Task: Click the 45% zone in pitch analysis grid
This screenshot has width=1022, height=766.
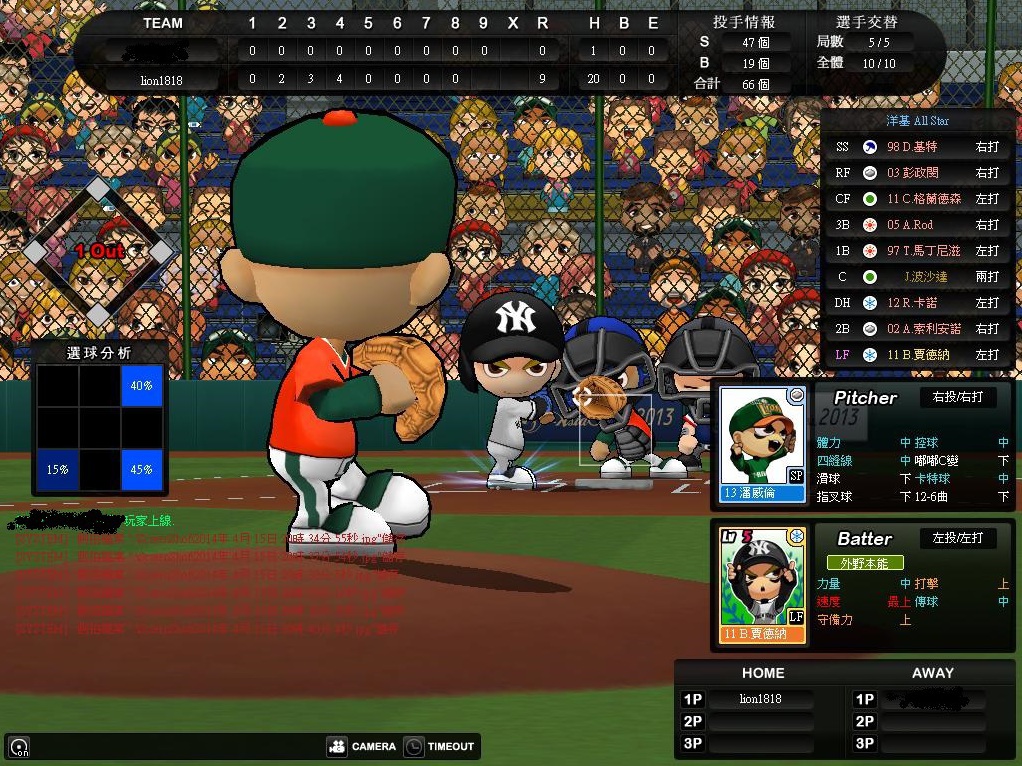Action: (x=141, y=469)
